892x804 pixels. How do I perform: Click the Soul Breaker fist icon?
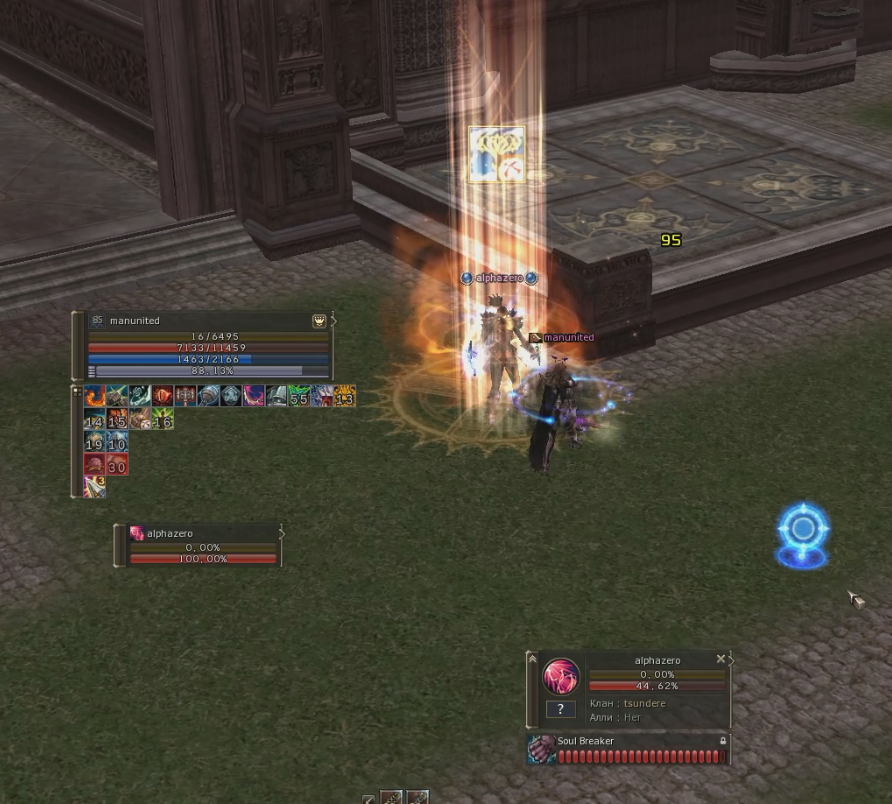coord(542,749)
